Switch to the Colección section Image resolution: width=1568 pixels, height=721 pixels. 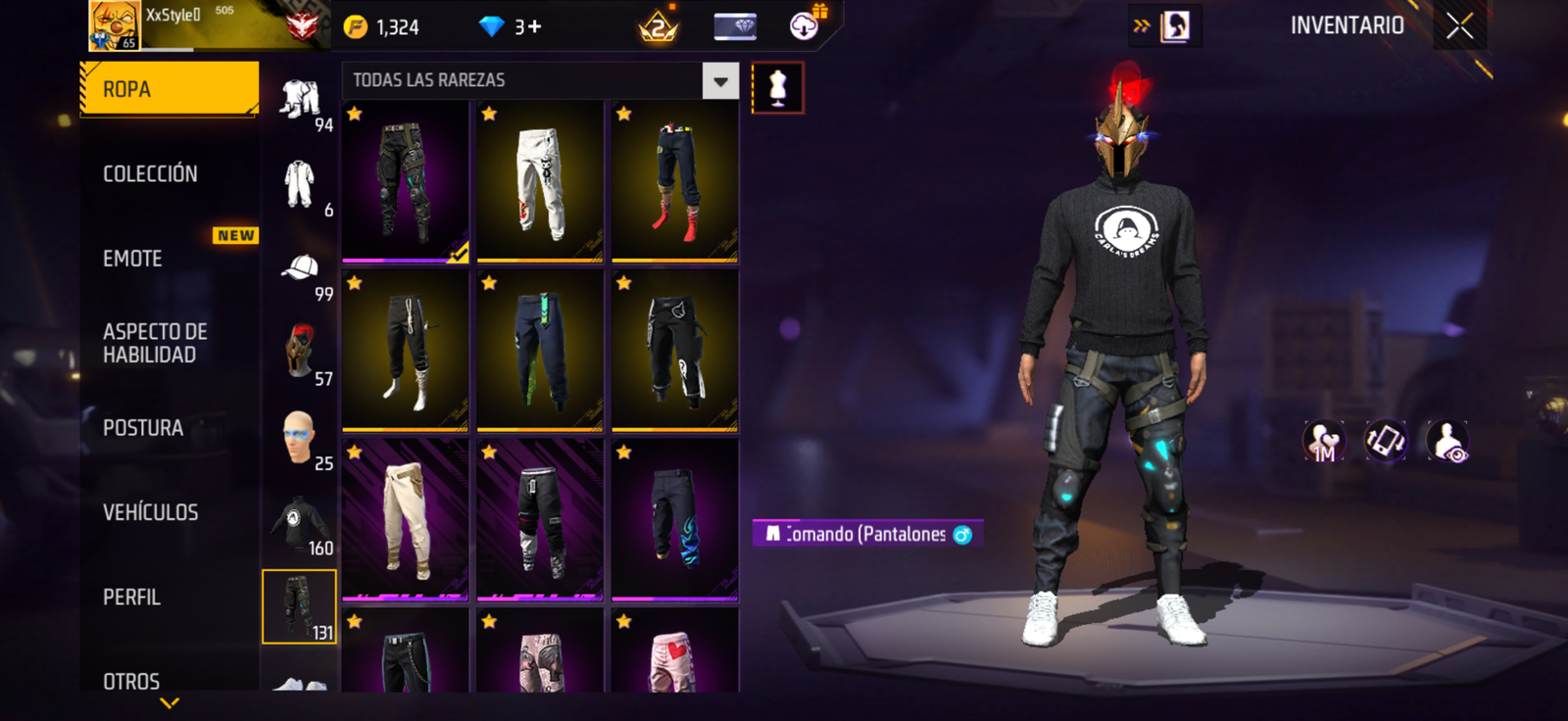pos(150,174)
